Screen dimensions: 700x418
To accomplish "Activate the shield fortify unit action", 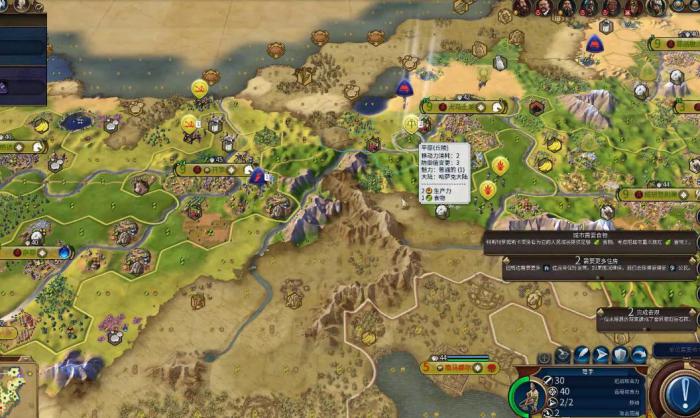I will click(621, 355).
